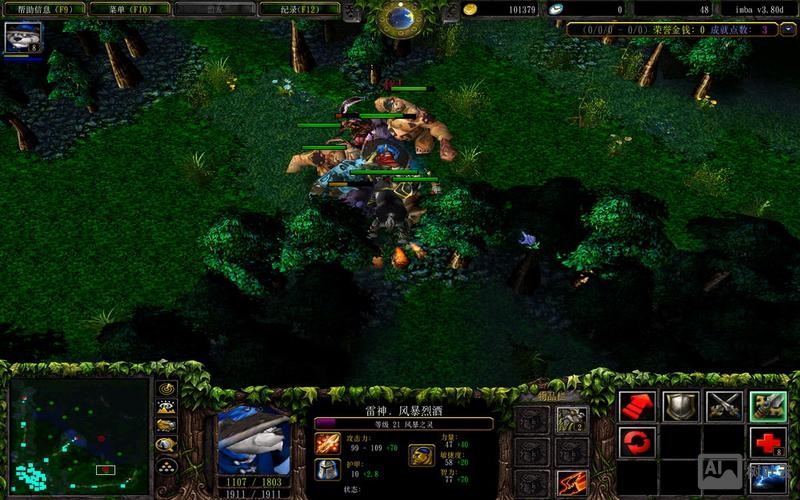800x500 pixels.
Task: Select the hero icon at top left
Action: 22,38
